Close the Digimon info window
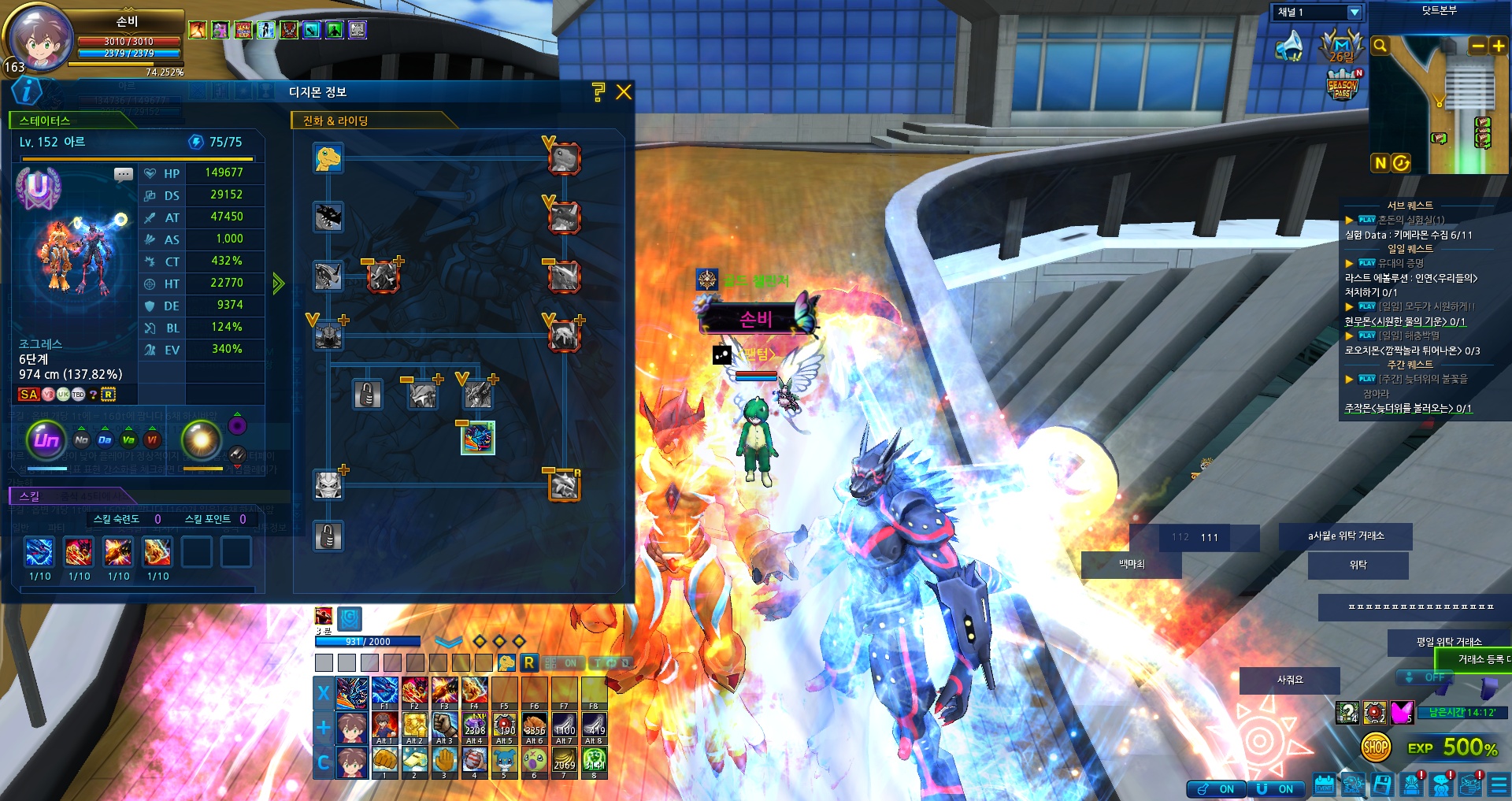This screenshot has width=1512, height=801. [x=624, y=92]
